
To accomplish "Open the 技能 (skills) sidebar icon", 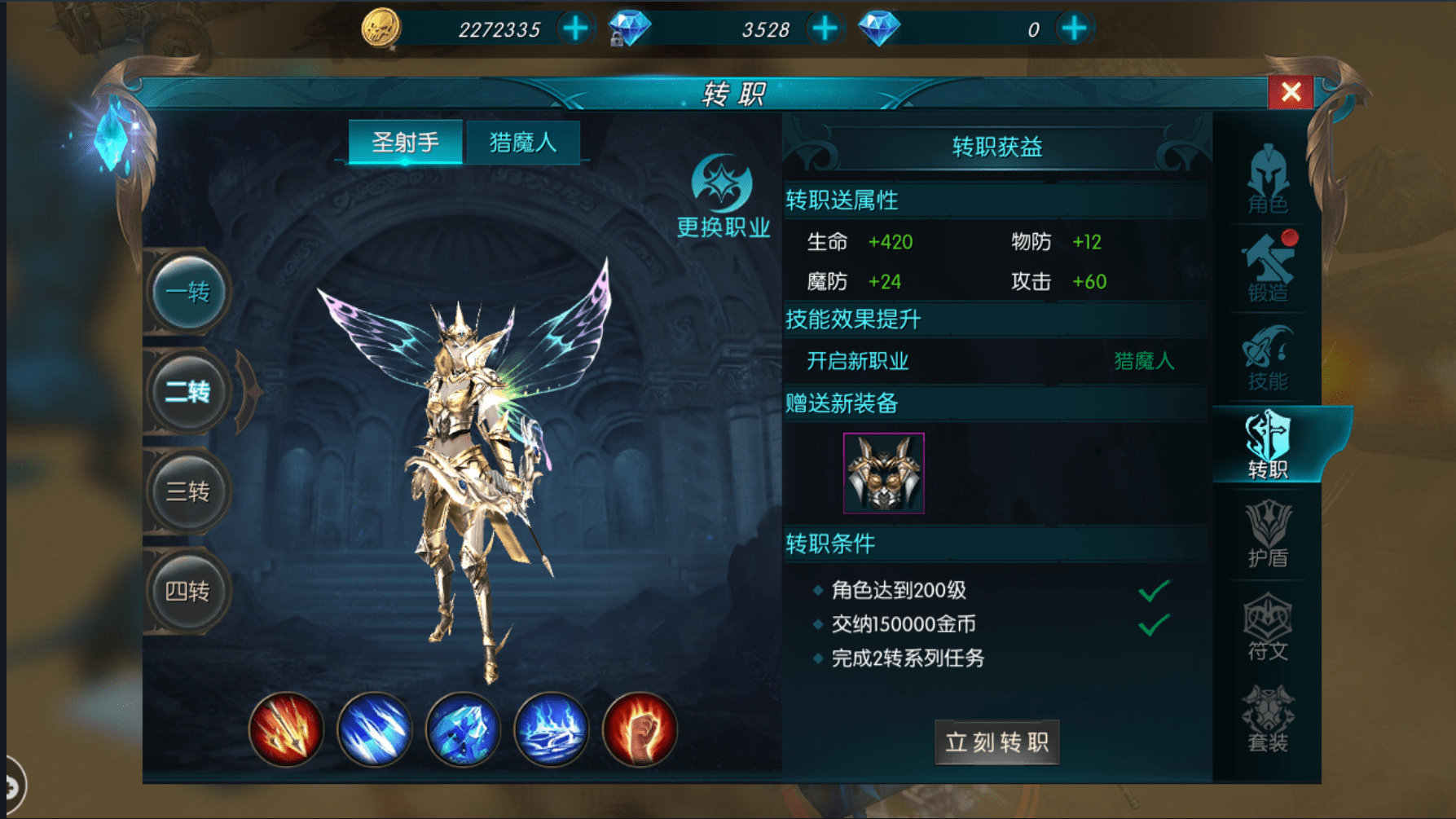I will click(x=1268, y=354).
